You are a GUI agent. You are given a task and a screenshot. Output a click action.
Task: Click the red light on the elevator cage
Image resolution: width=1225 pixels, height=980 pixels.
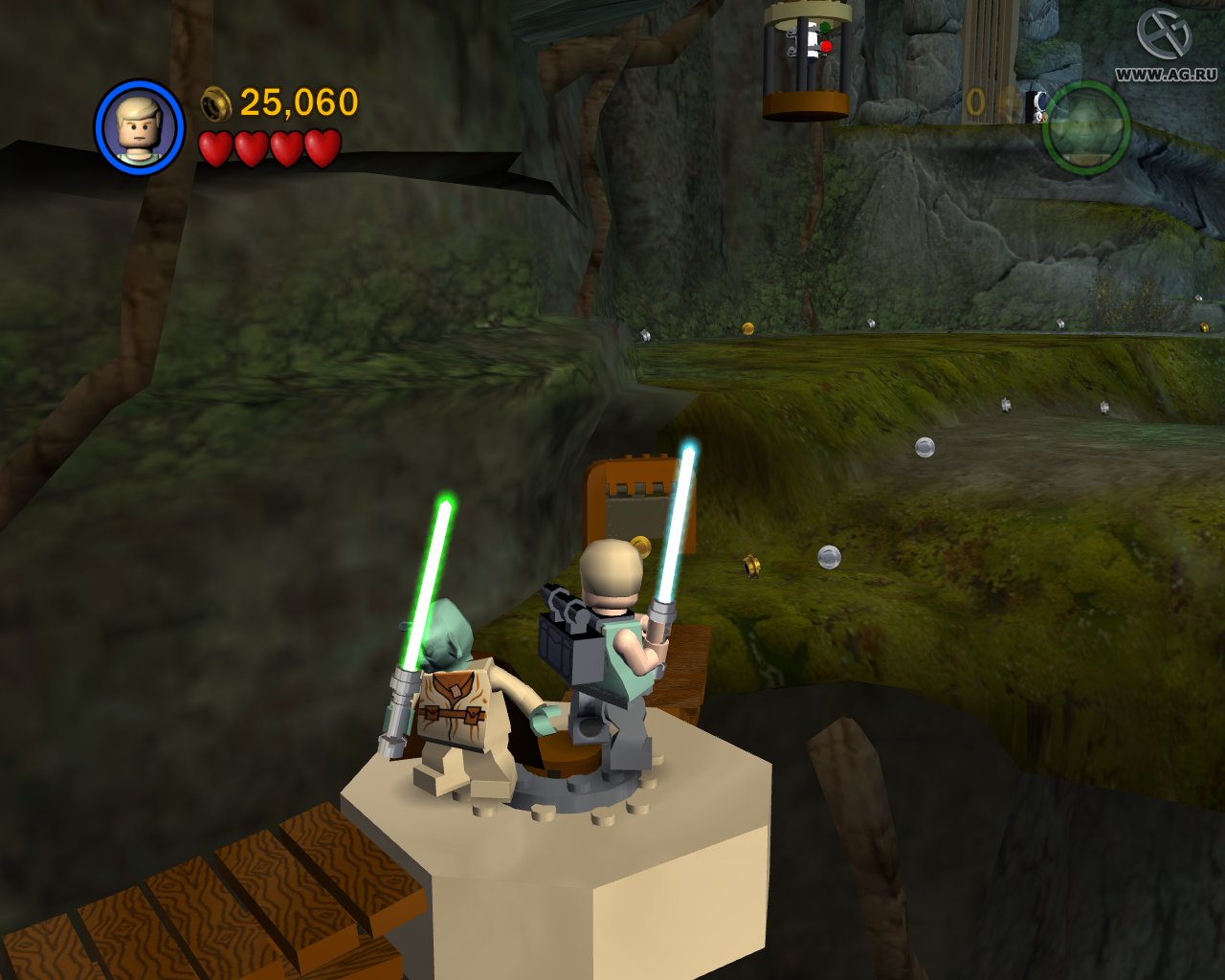pos(826,46)
